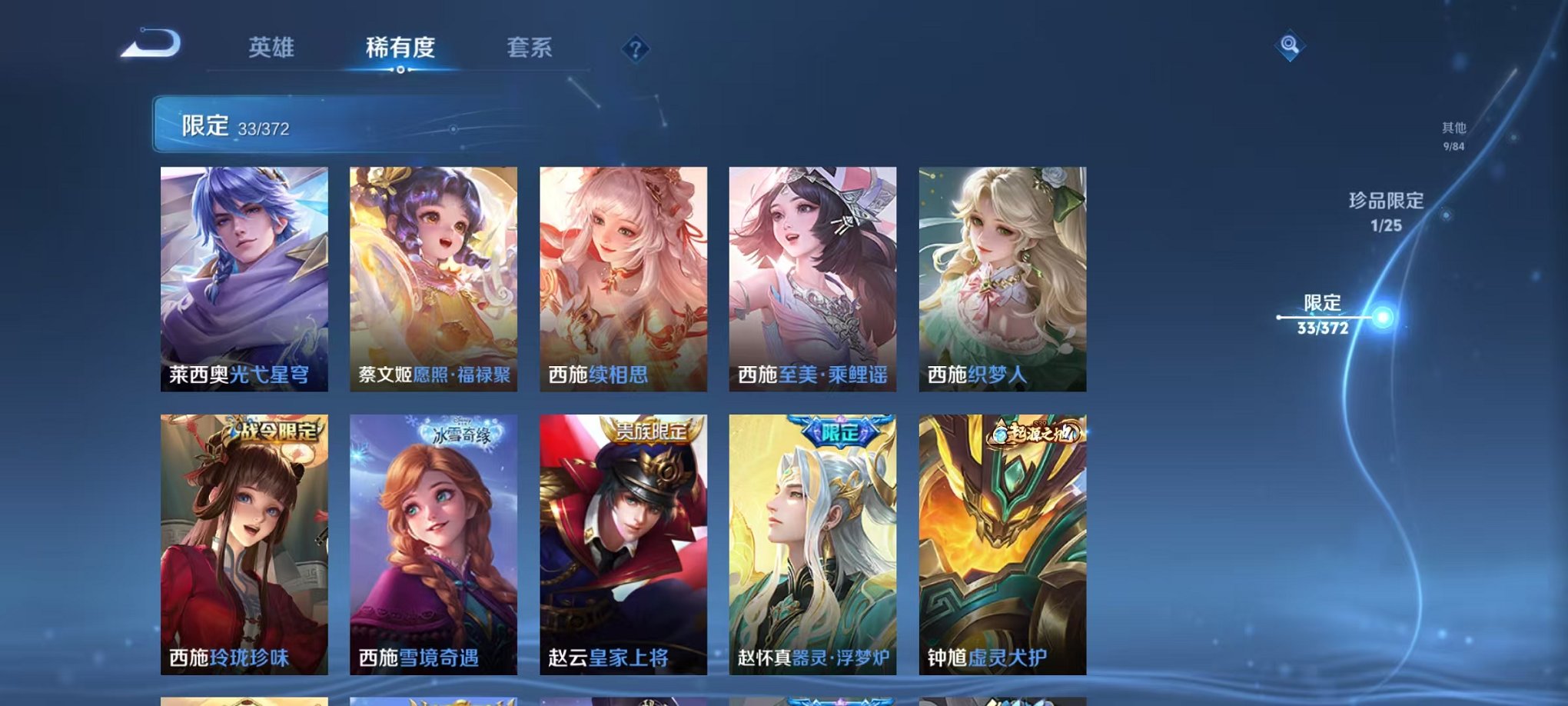This screenshot has height=706, width=1568.
Task: Open search with the magnifier icon
Action: (x=1291, y=46)
